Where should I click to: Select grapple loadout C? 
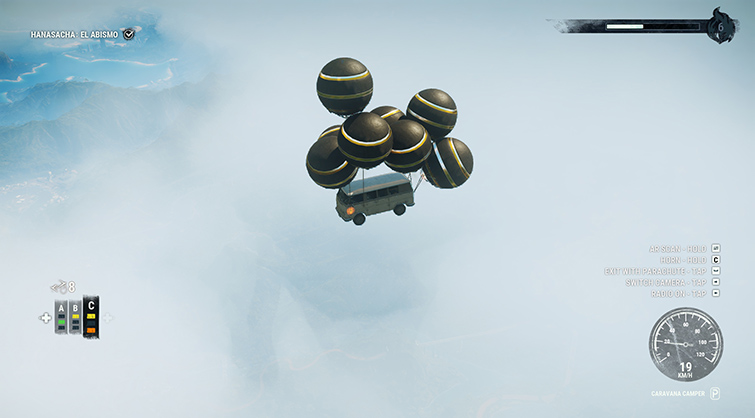click(x=91, y=316)
